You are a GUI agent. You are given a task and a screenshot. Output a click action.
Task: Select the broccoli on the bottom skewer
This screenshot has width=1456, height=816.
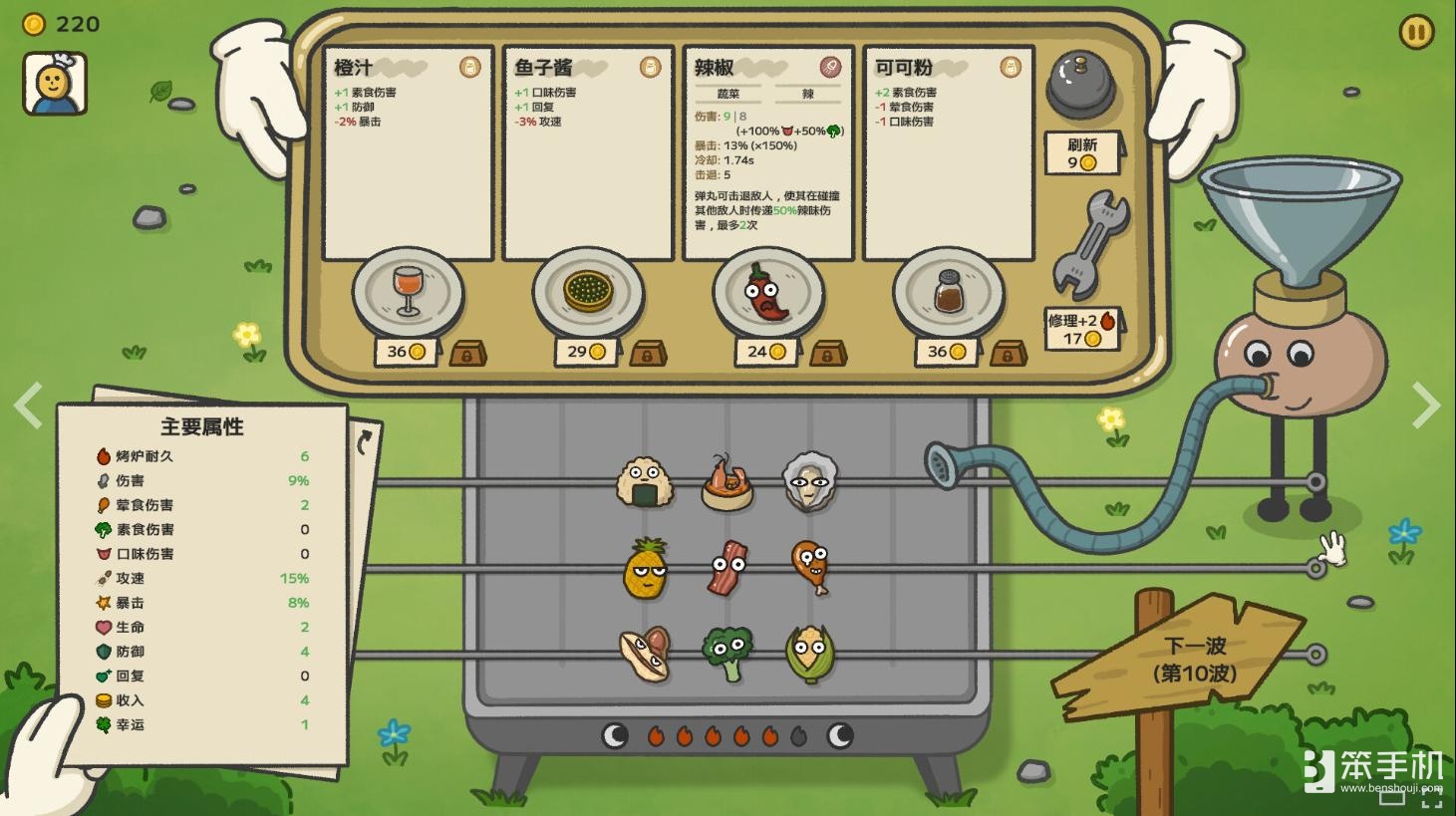pyautogui.click(x=727, y=652)
